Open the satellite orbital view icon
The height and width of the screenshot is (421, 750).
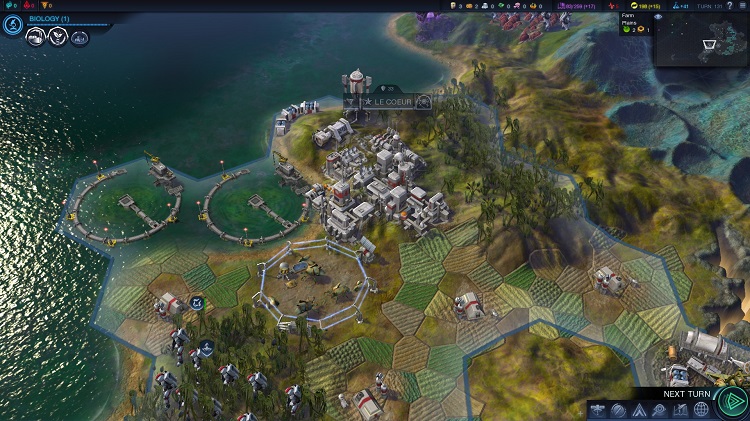[597, 409]
